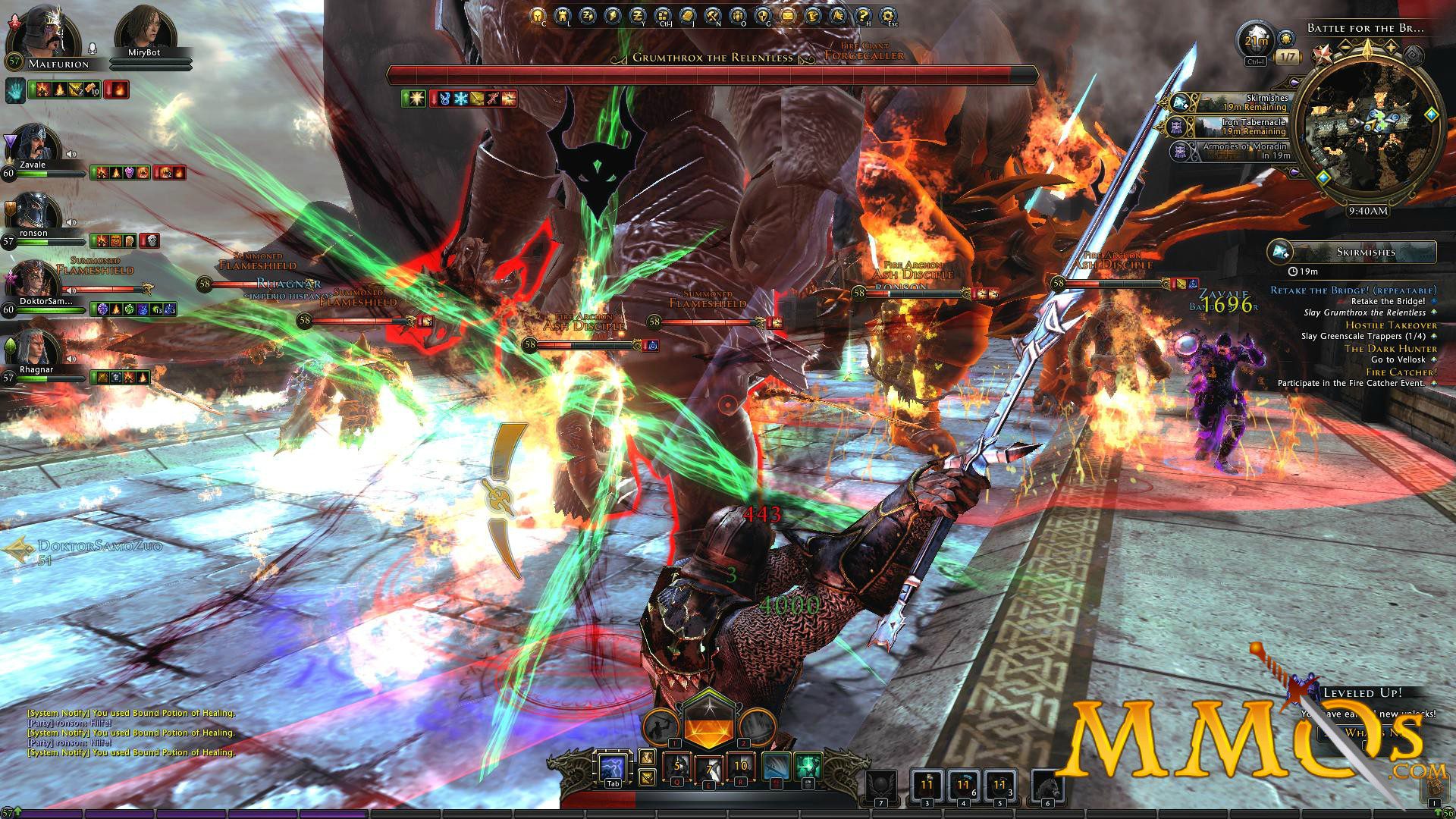Click the 1/7 event queue indicator
Image resolution: width=1456 pixels, height=819 pixels.
pos(1287,55)
